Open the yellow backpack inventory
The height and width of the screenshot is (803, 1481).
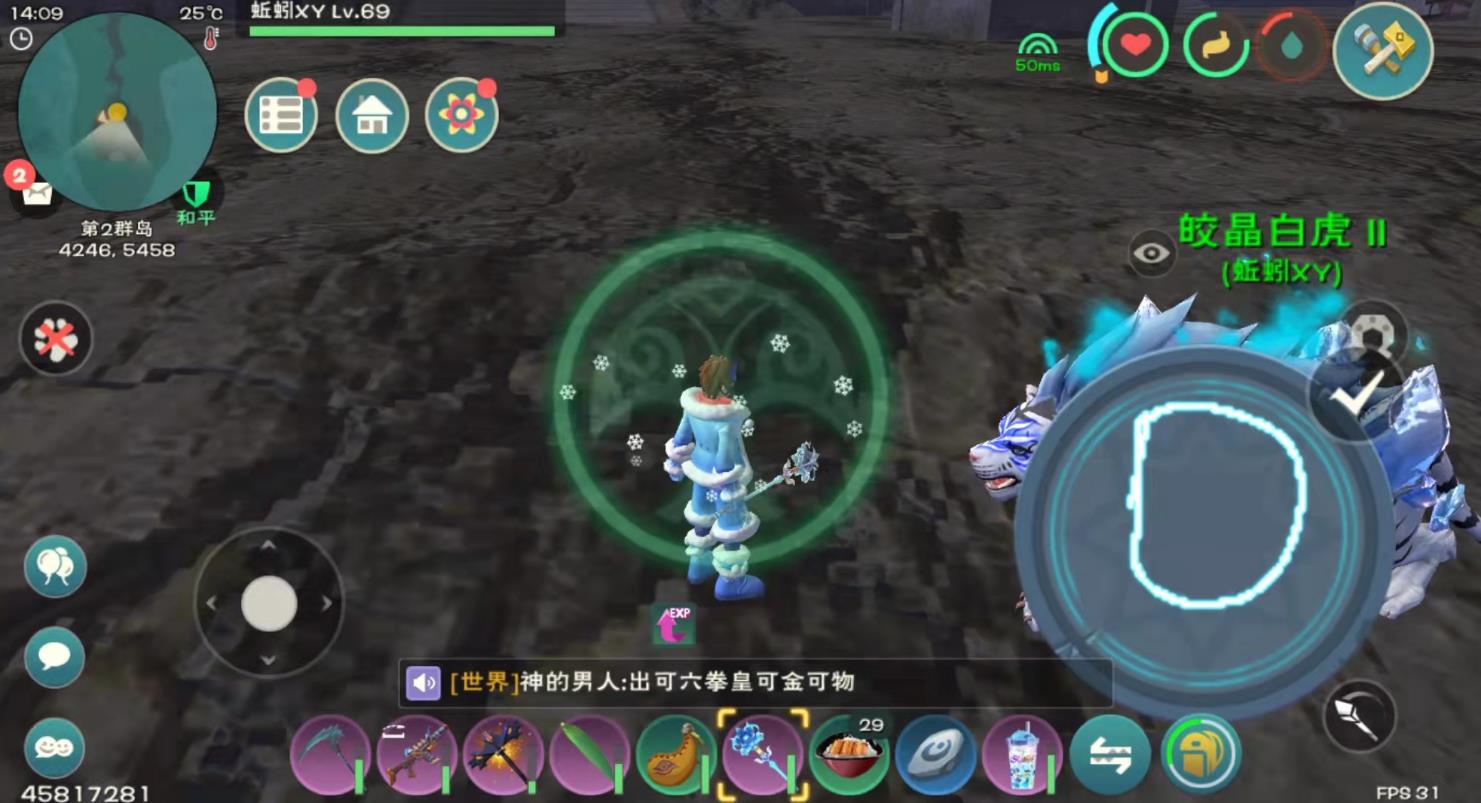pyautogui.click(x=1200, y=755)
